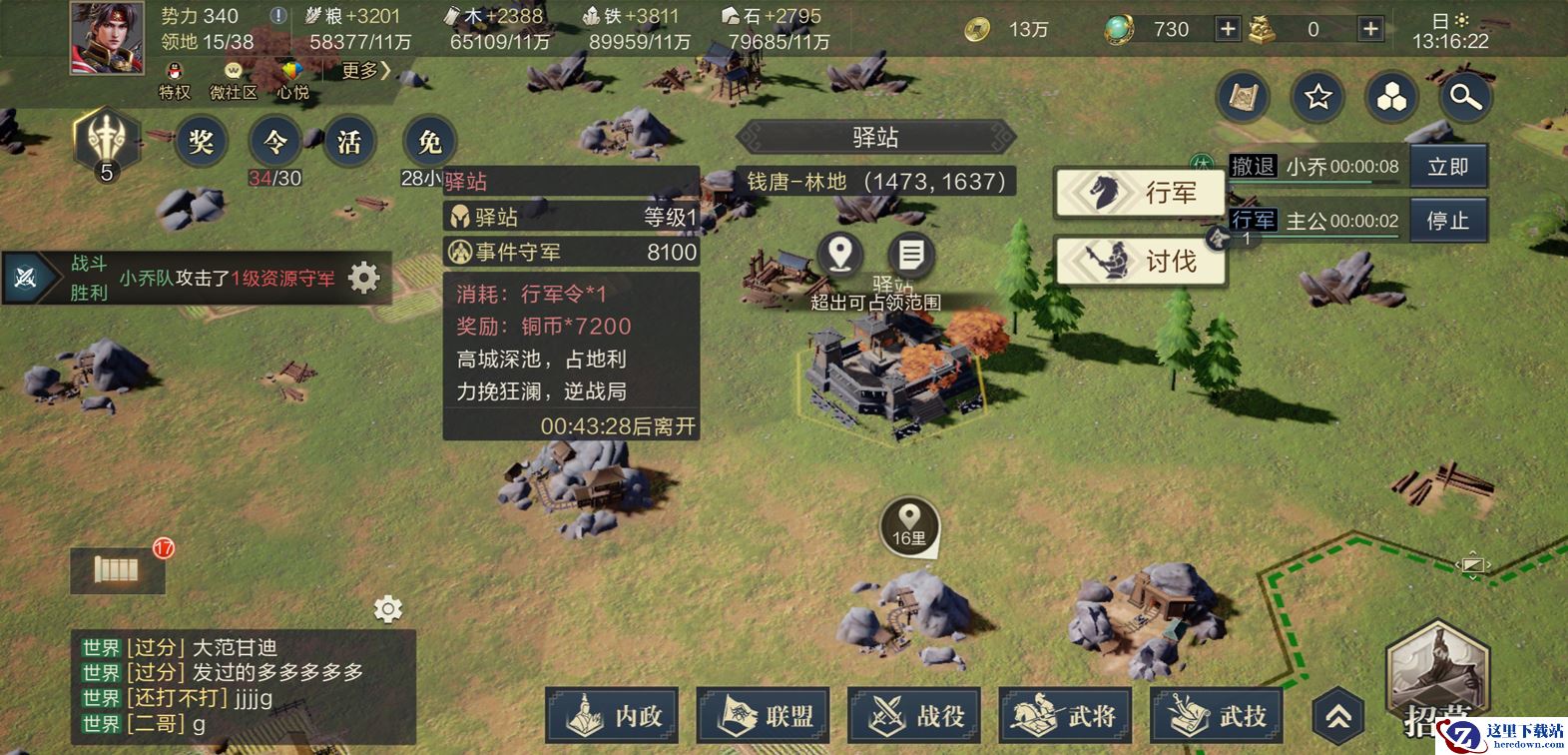This screenshot has width=1568, height=755.
Task: Choose 讨伐 to attack the station
Action: pyautogui.click(x=1141, y=262)
